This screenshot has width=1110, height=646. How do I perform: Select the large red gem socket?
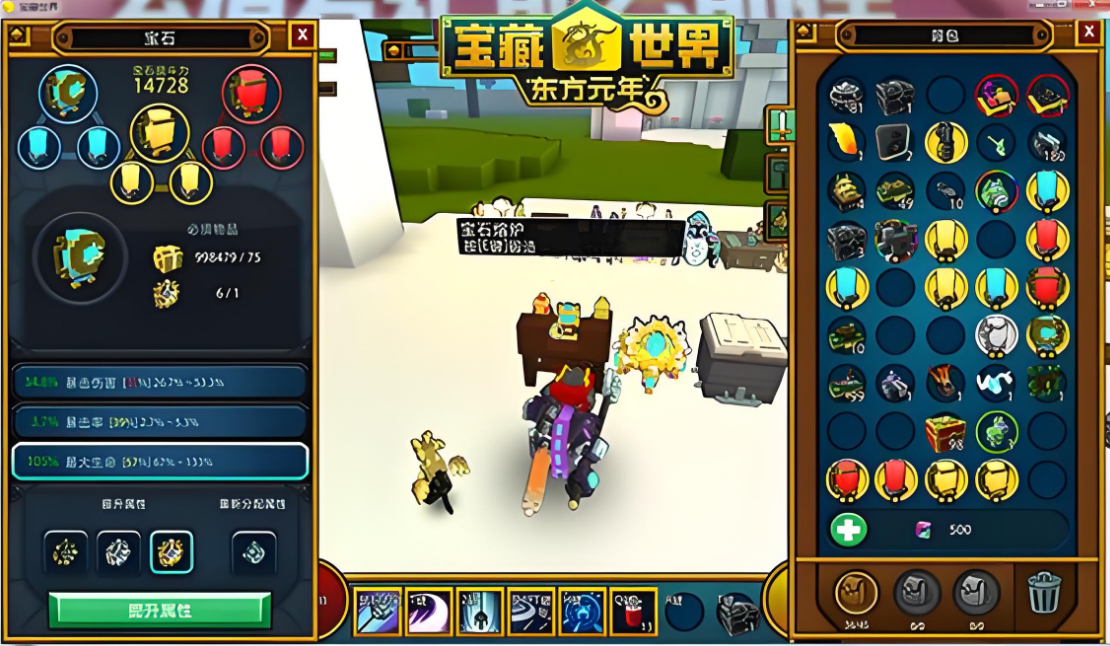251,93
